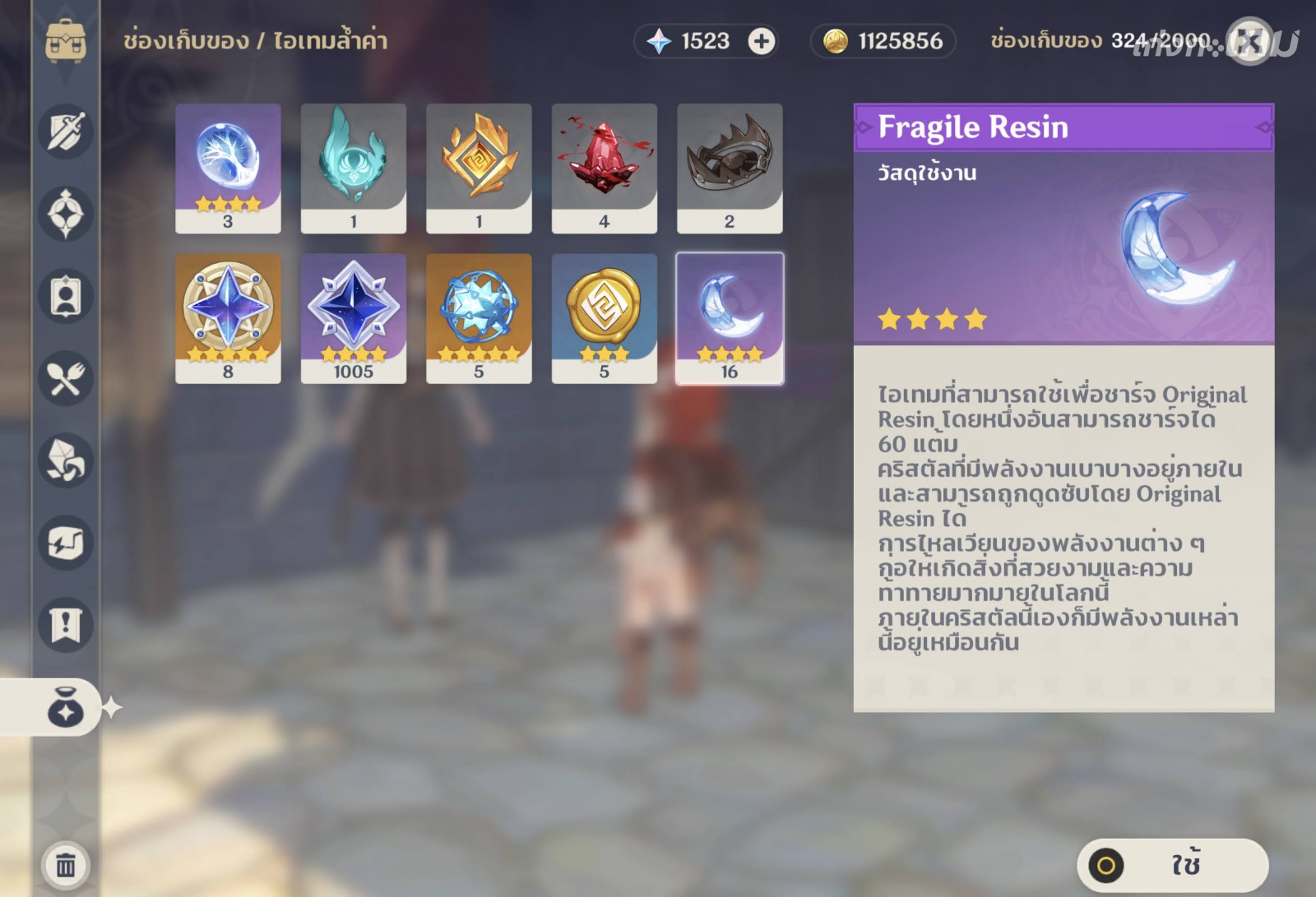The height and width of the screenshot is (897, 1316).
Task: Select the Masterless Starglitter stack of 1005
Action: 354,317
